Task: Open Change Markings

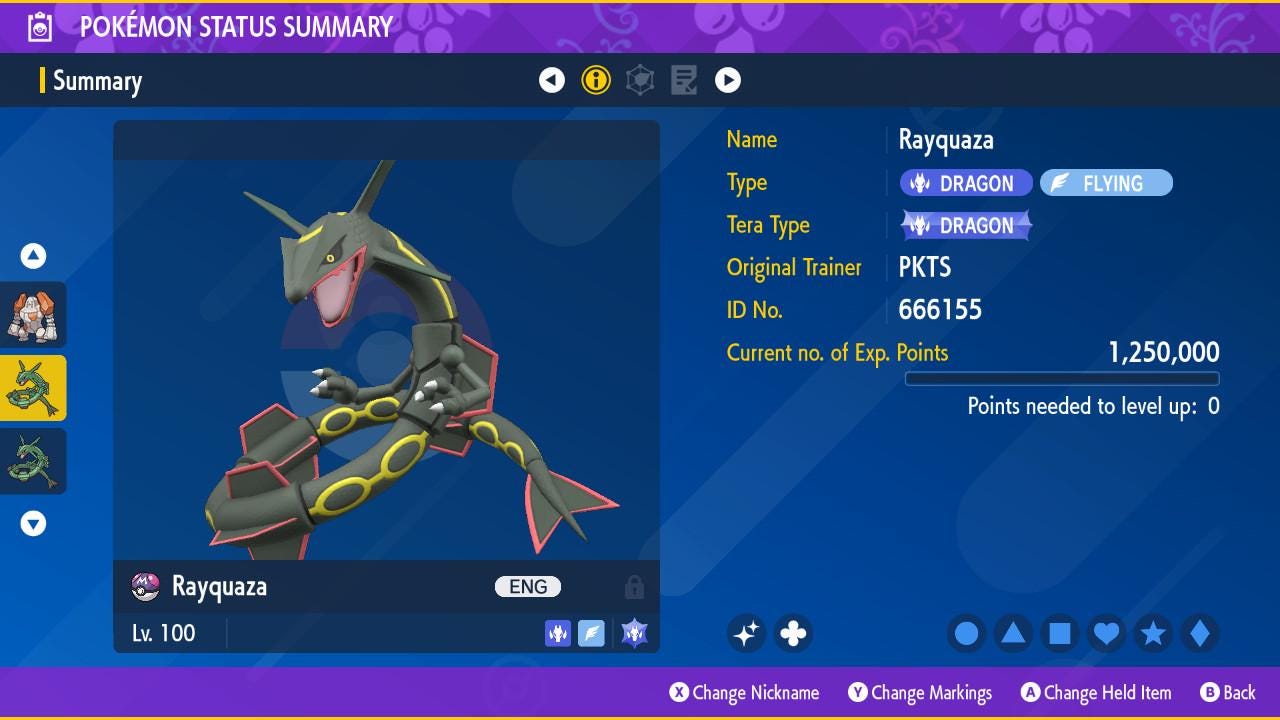Action: point(920,693)
